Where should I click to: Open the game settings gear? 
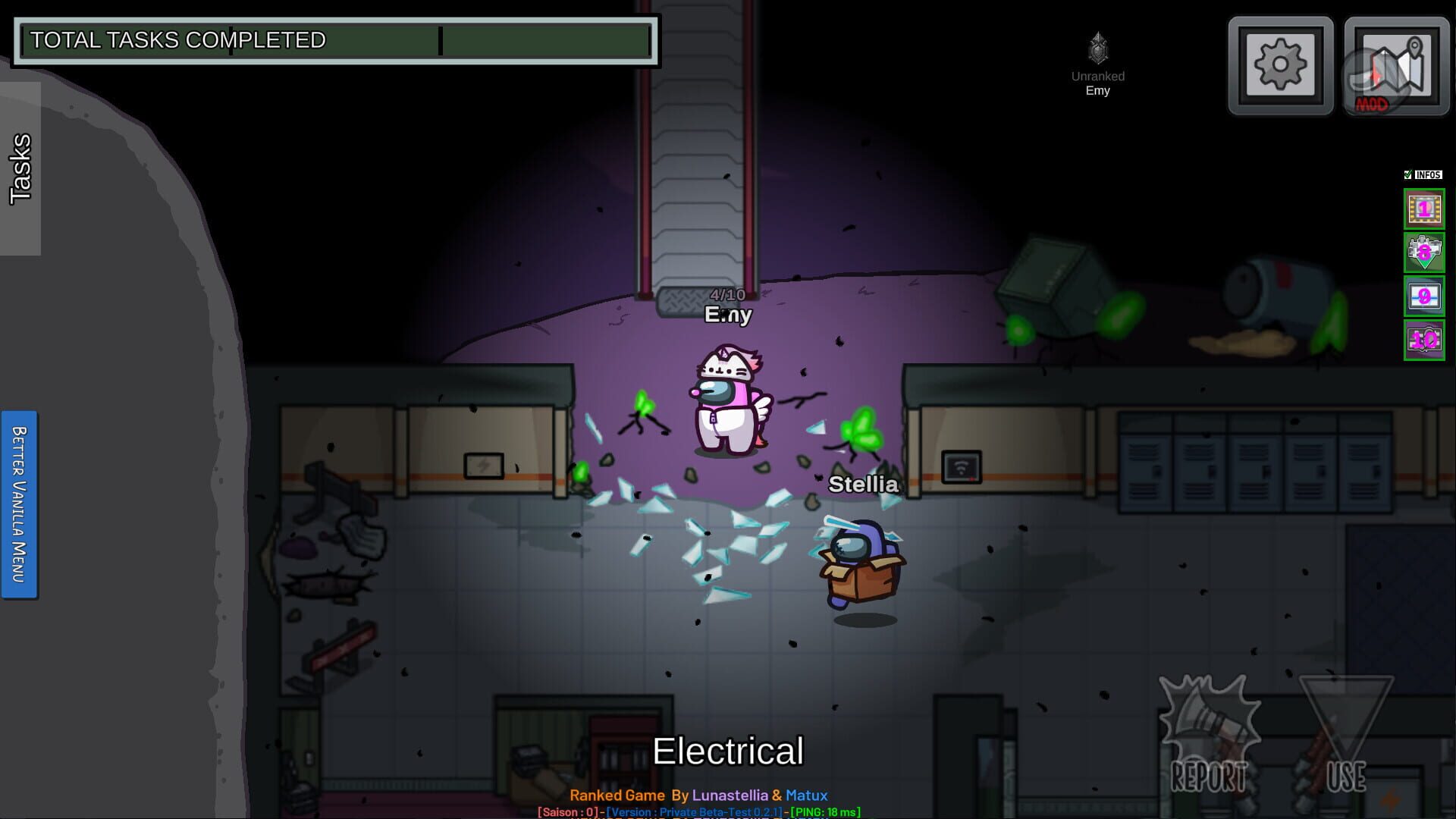coord(1279,63)
